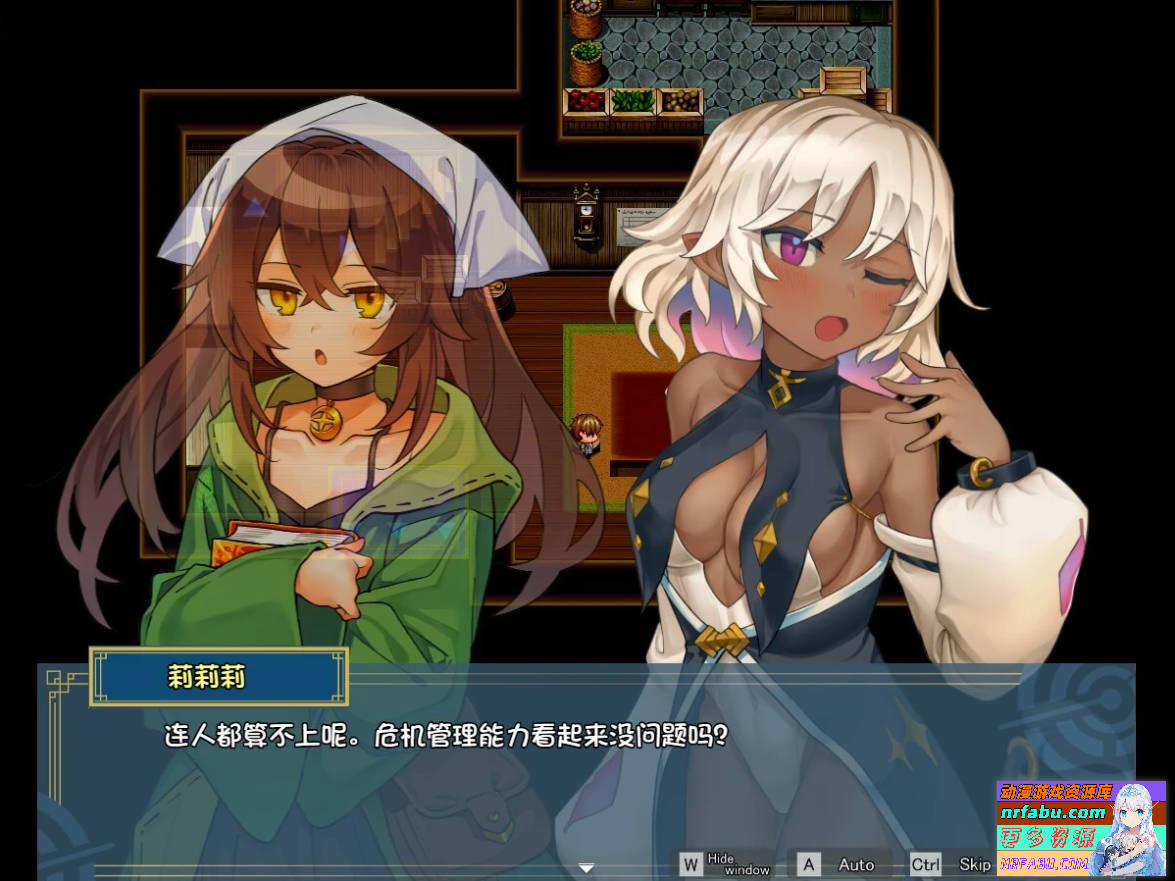Click the Hide window button
The image size is (1175, 881).
[x=727, y=864]
